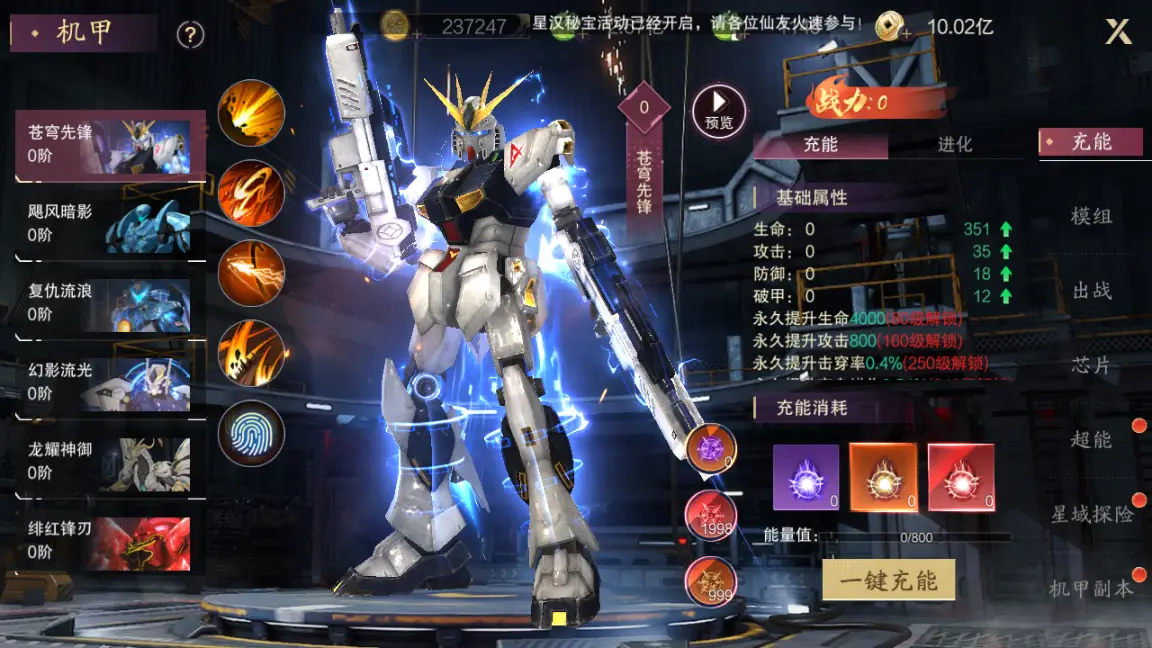Go to 星域探险 section
Screen dimensions: 1152x648
click(x=1091, y=515)
